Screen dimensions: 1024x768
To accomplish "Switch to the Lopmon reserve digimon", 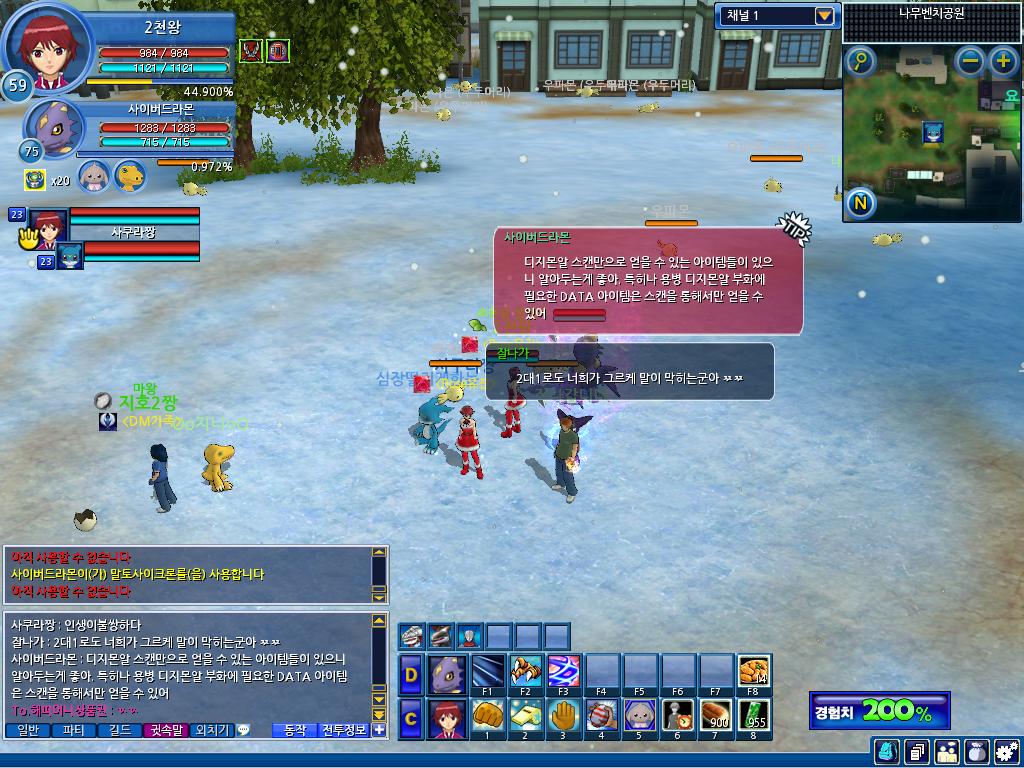I will click(x=94, y=177).
